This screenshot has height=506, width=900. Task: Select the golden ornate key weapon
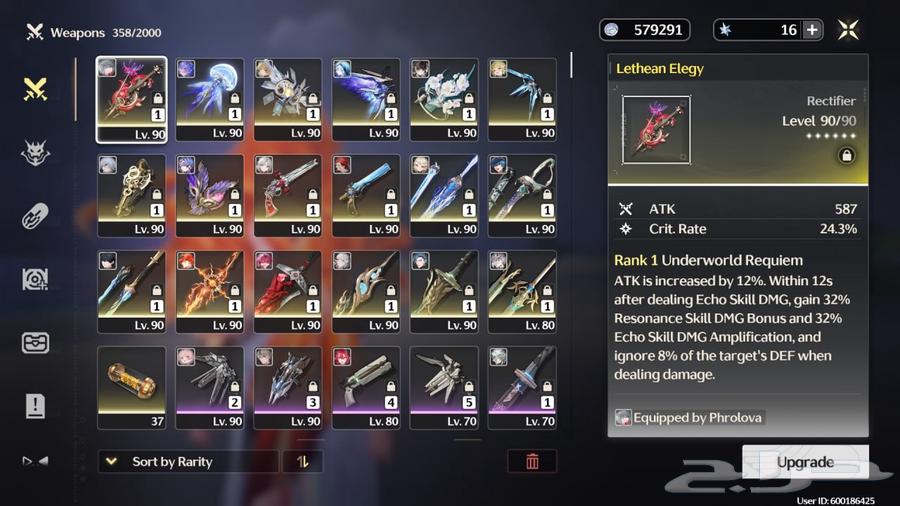click(132, 195)
